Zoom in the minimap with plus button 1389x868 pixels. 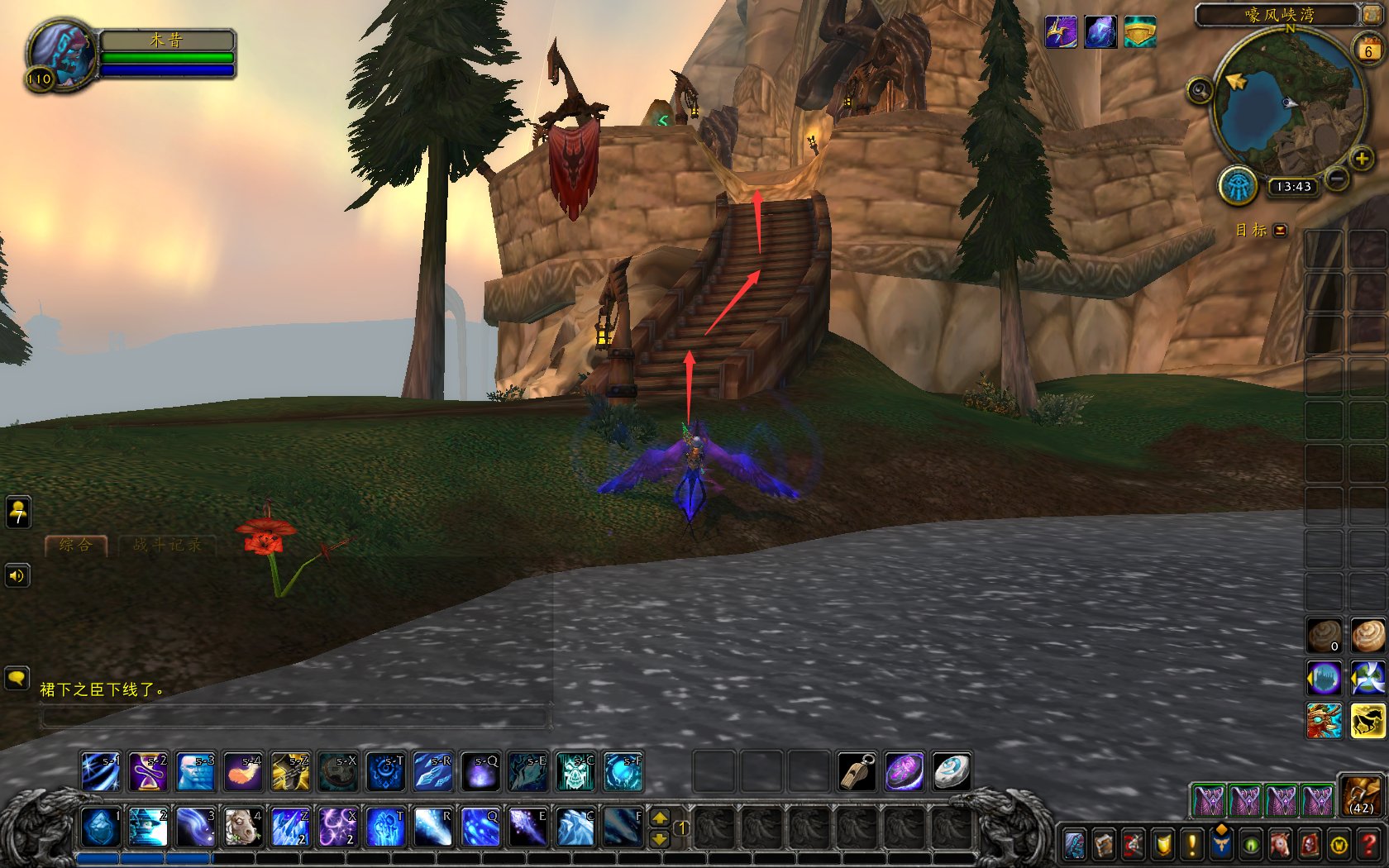click(x=1361, y=158)
